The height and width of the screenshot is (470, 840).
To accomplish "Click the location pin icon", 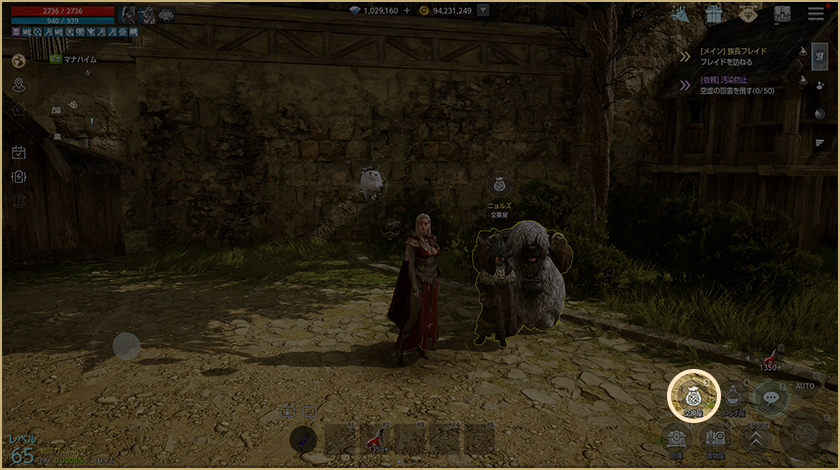I will pyautogui.click(x=18, y=85).
